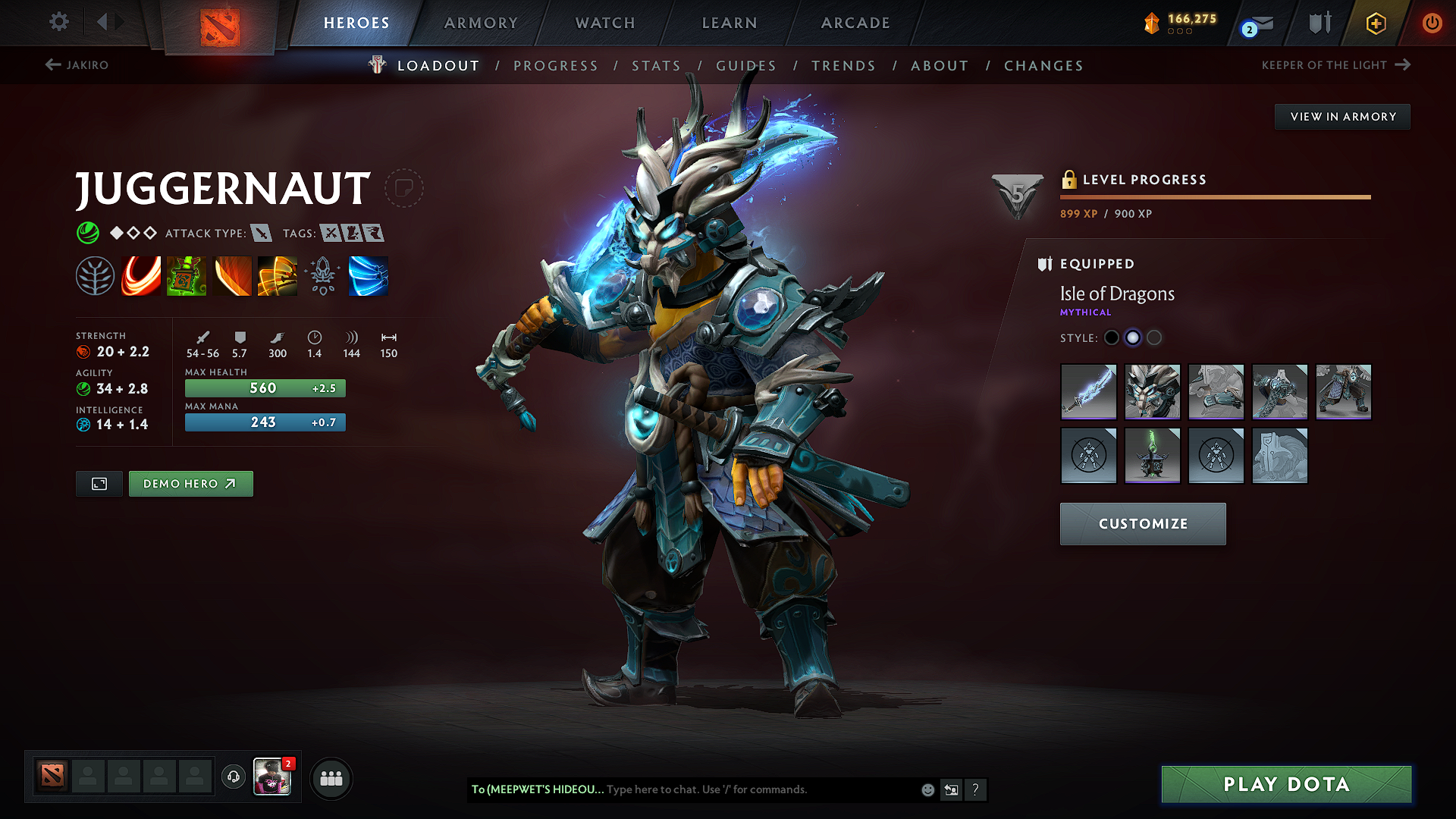View the Omnislash ability icon
Image resolution: width=1456 pixels, height=819 pixels.
369,275
